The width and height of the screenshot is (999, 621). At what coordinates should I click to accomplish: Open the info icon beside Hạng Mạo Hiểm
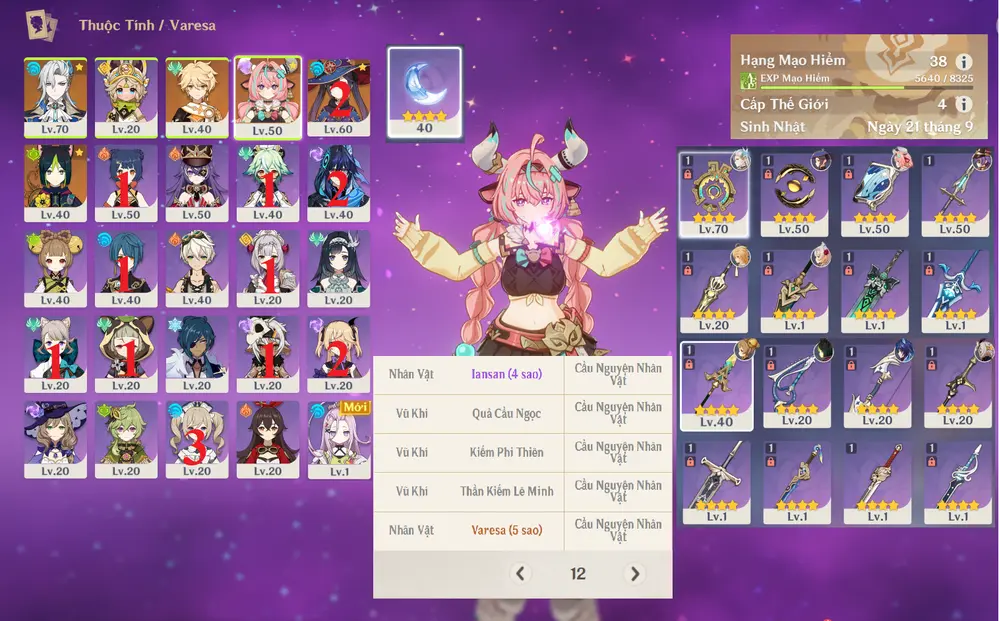[x=964, y=62]
